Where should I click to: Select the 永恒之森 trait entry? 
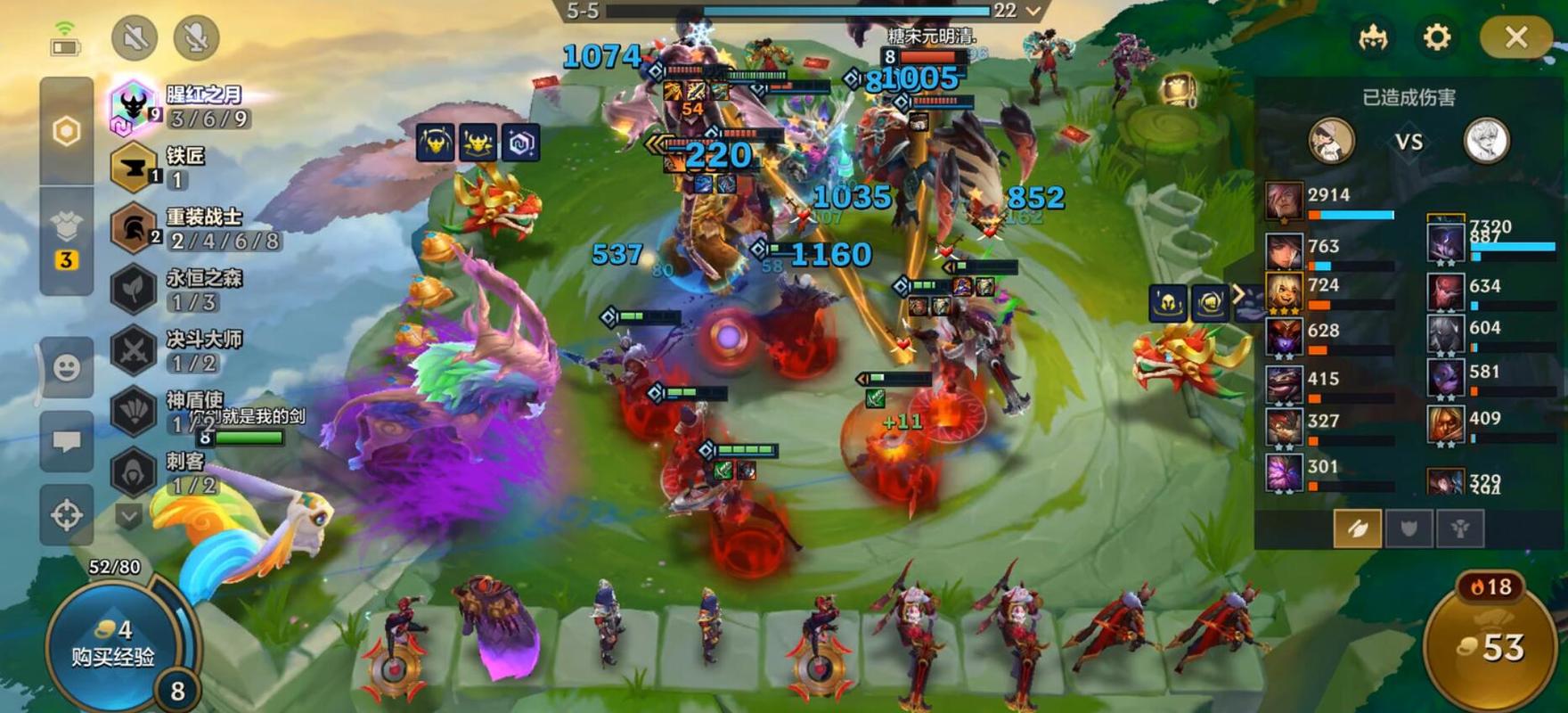pyautogui.click(x=178, y=289)
